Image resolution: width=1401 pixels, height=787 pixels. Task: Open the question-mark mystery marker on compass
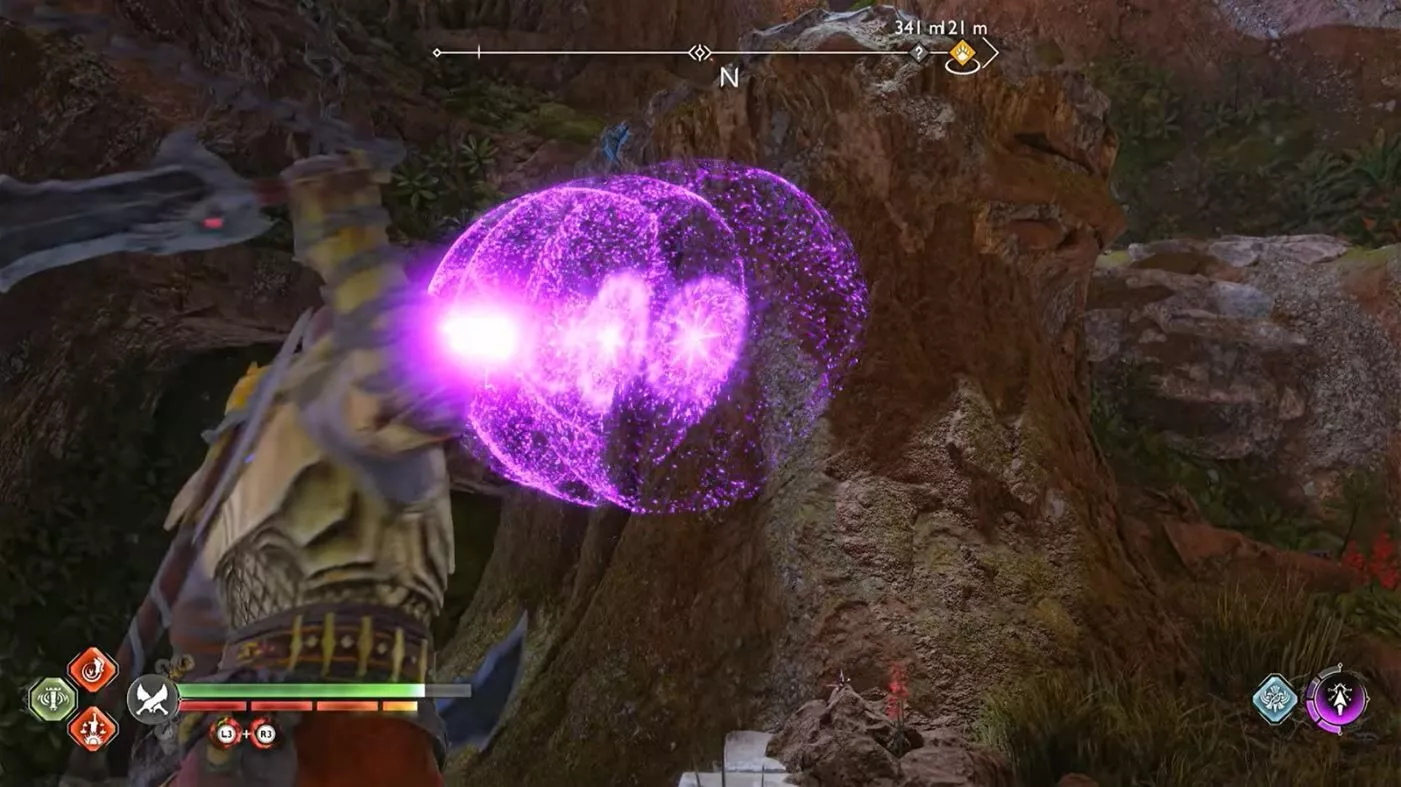919,52
